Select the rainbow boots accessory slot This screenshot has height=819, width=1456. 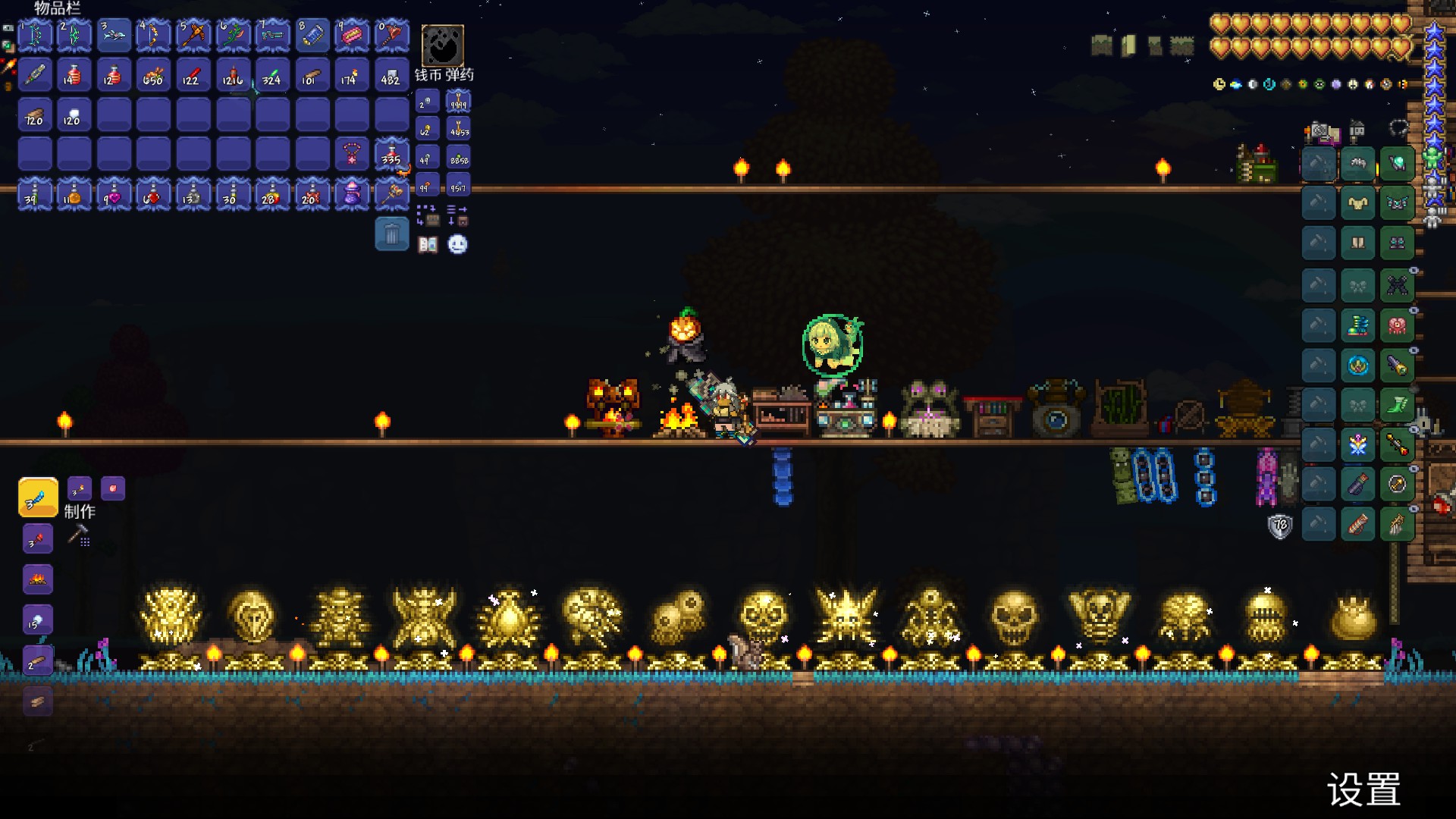(x=1357, y=326)
